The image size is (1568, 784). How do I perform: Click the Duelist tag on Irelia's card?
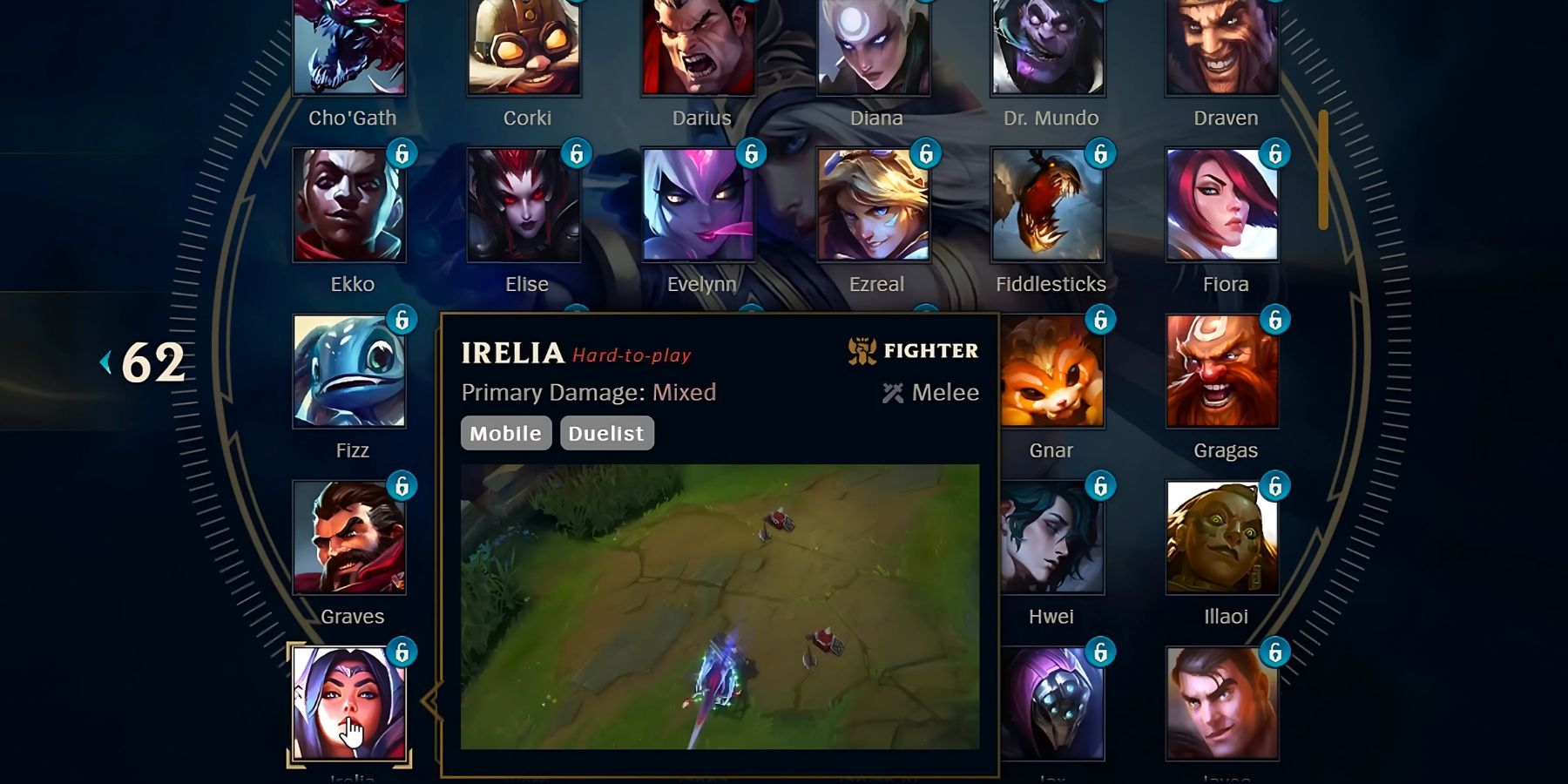[x=606, y=433]
